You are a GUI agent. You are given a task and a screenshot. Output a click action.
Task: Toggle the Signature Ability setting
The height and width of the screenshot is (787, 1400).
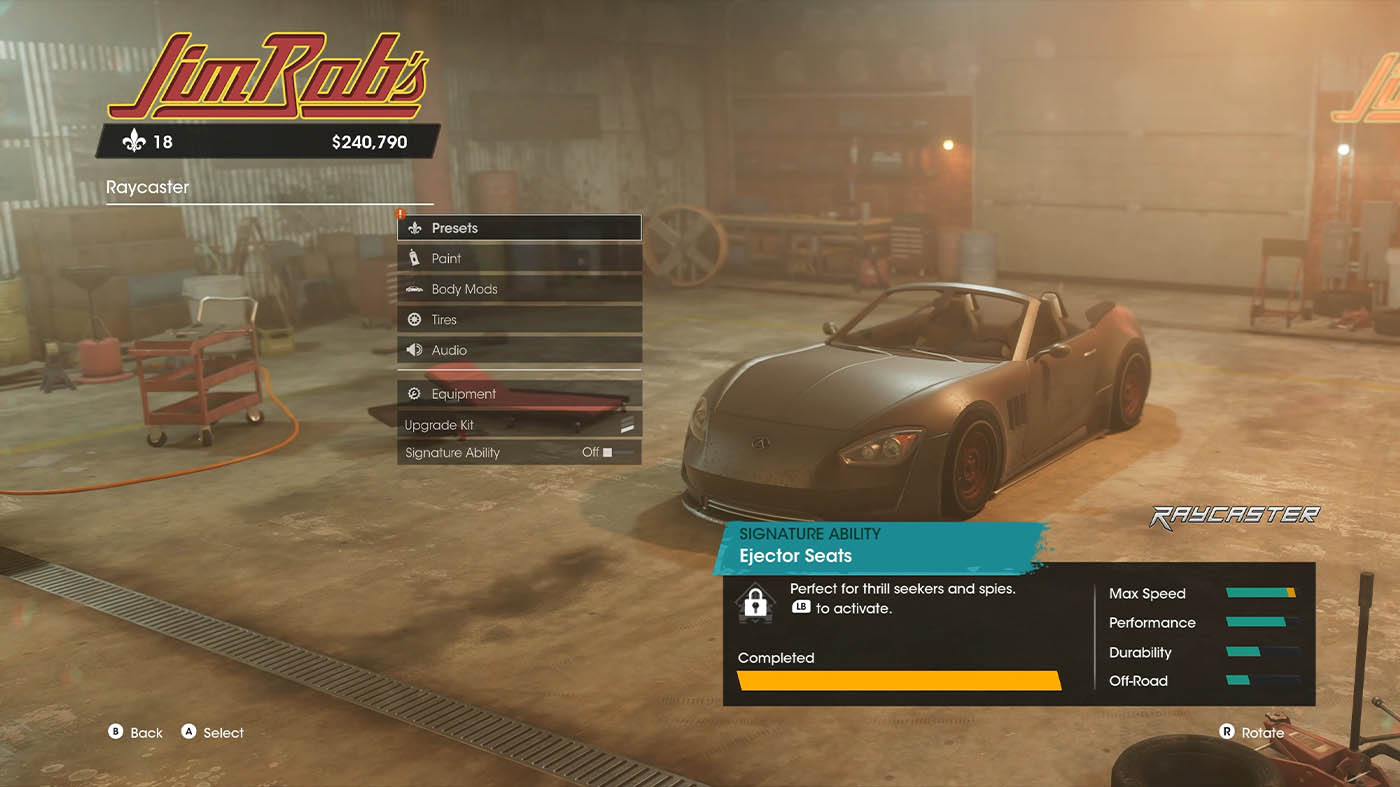pos(519,453)
